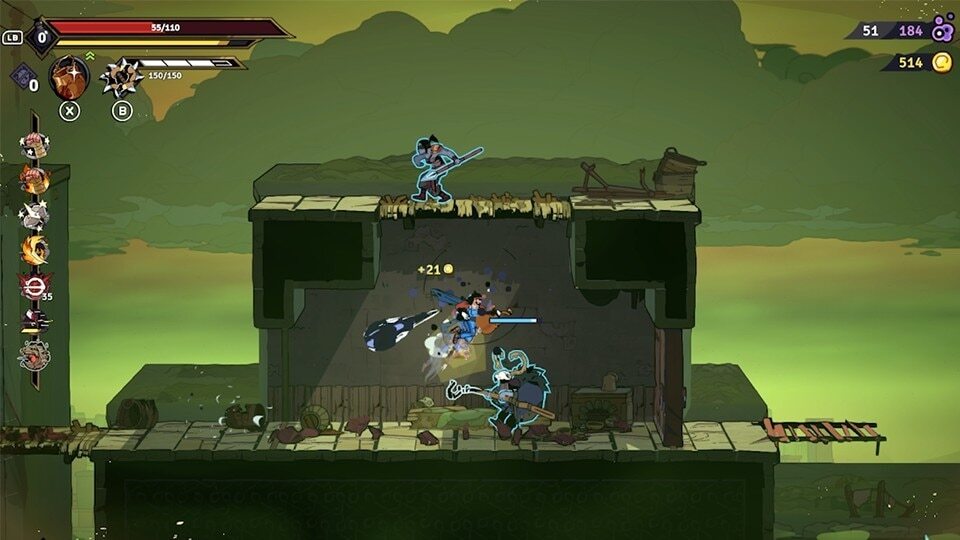Select the grey fist with stars upgrade
960x540 pixels.
[34, 215]
